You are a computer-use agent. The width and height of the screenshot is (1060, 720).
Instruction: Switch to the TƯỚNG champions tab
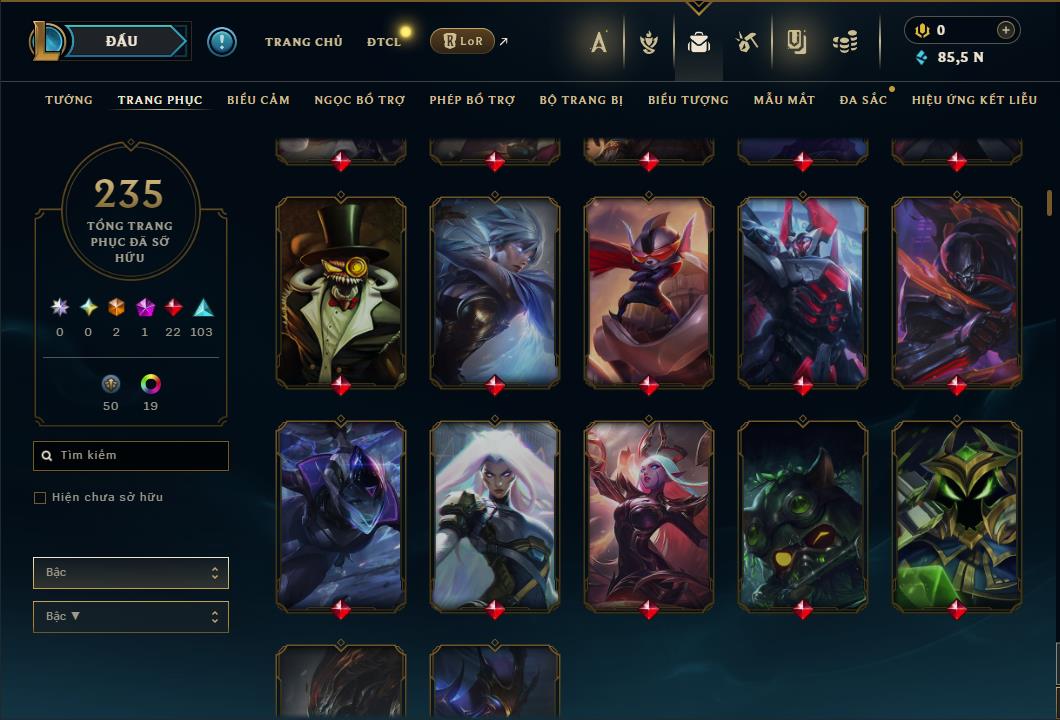coord(69,100)
